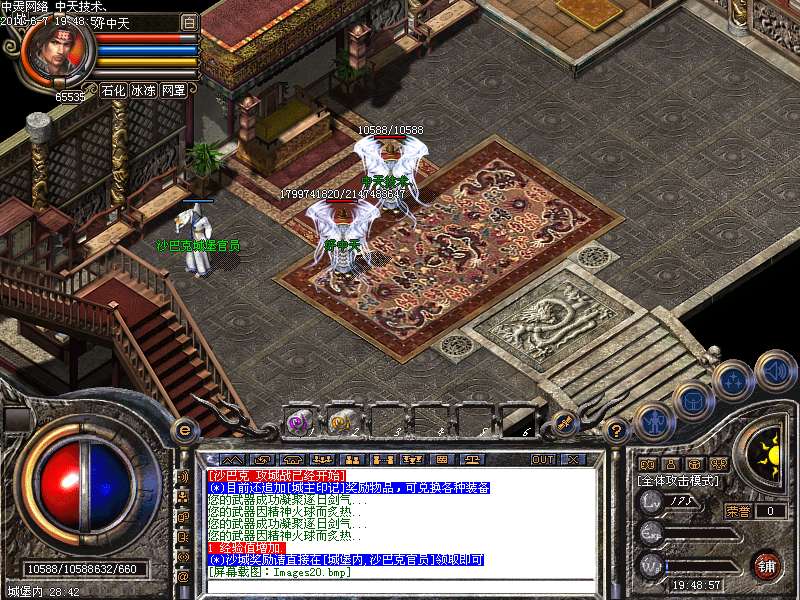Image resolution: width=800 pixels, height=600 pixels.
Task: Toggle the 网罩 status button
Action: pyautogui.click(x=174, y=90)
